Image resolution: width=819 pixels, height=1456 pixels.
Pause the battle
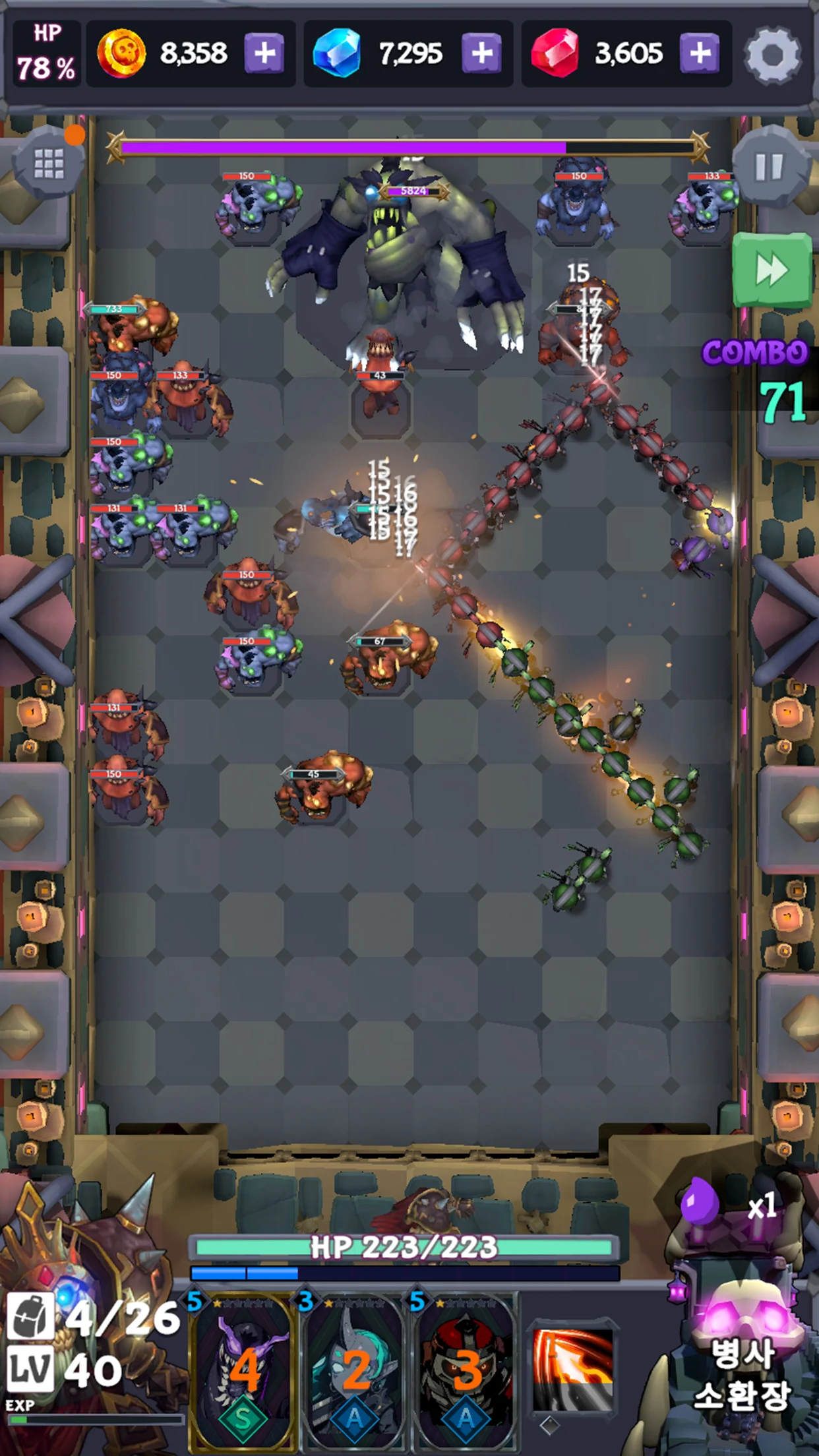769,167
